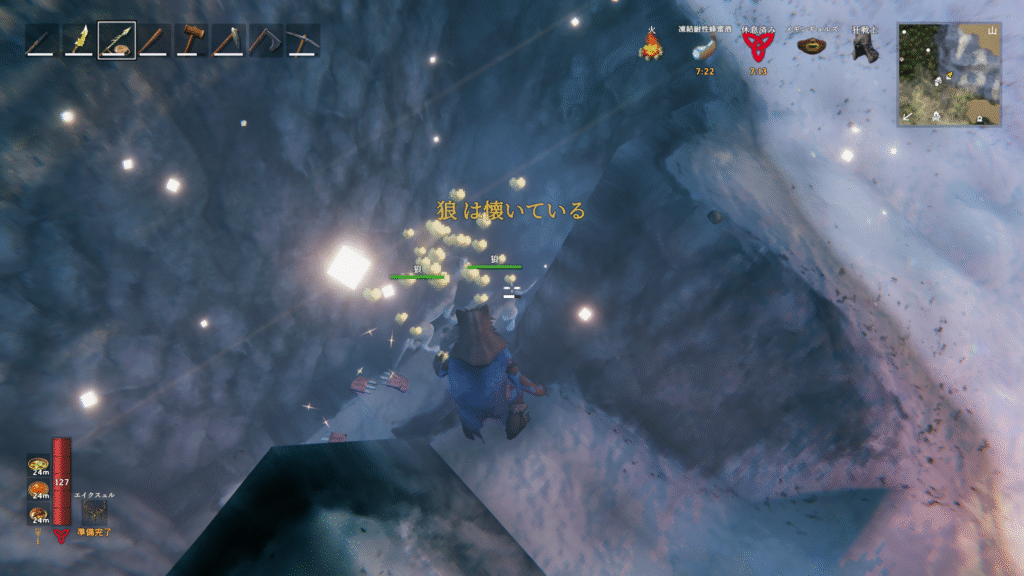The height and width of the screenshot is (576, 1024).
Task: Choose the pickaxe in the hotbar
Action: [303, 41]
